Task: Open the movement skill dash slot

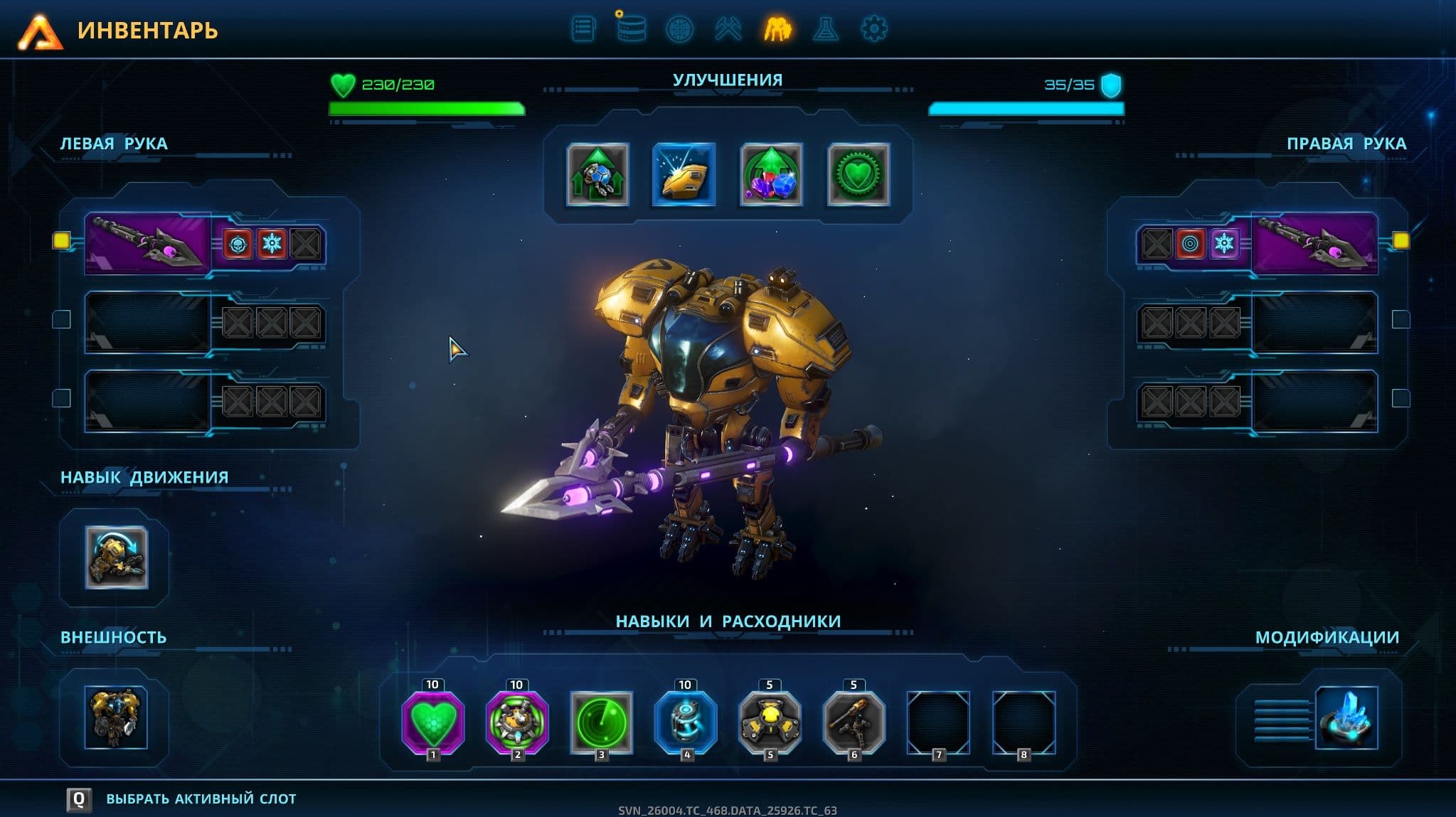Action: click(117, 557)
